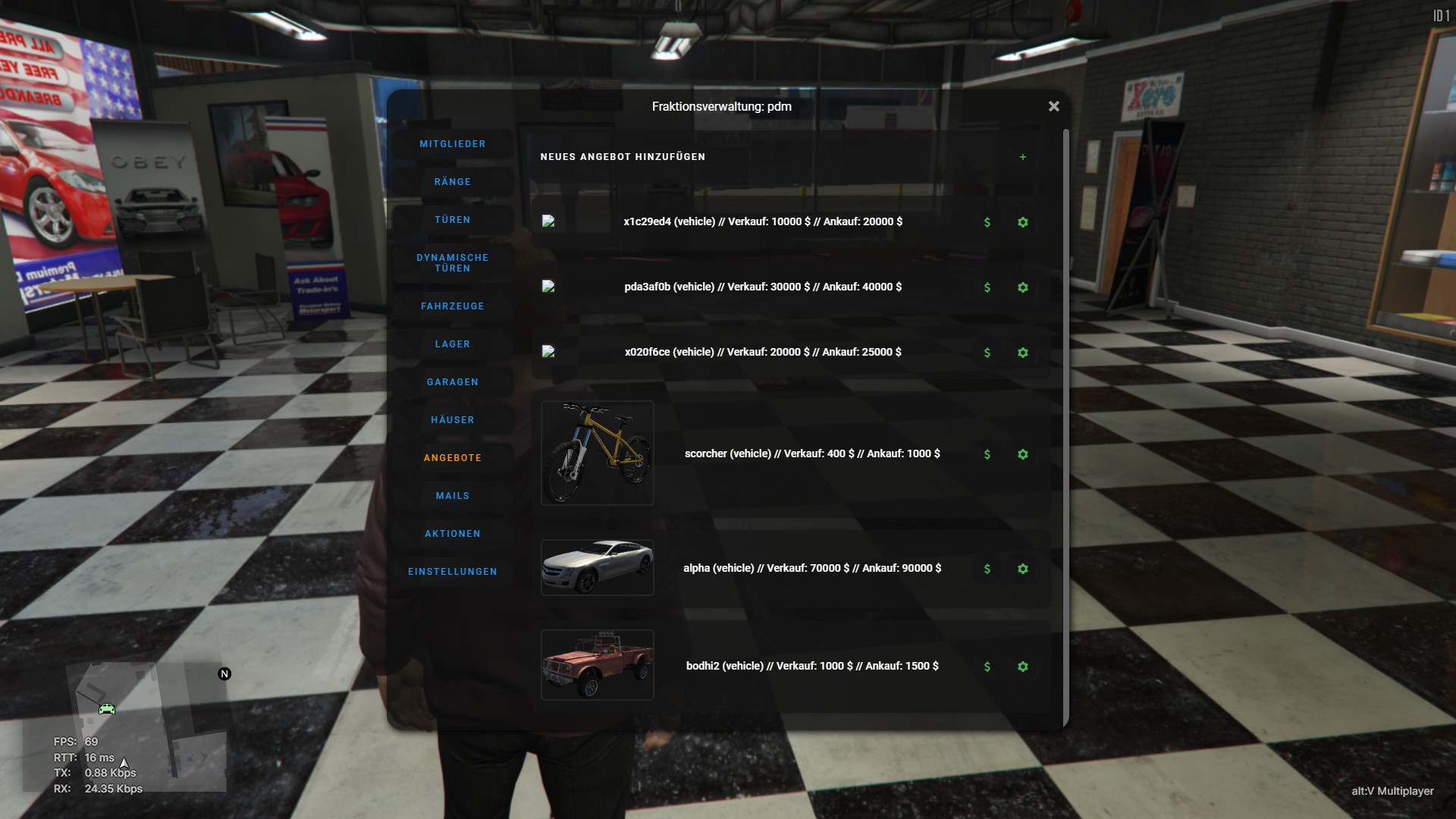Image resolution: width=1456 pixels, height=819 pixels.
Task: Switch to the Häuser section
Action: tap(453, 420)
